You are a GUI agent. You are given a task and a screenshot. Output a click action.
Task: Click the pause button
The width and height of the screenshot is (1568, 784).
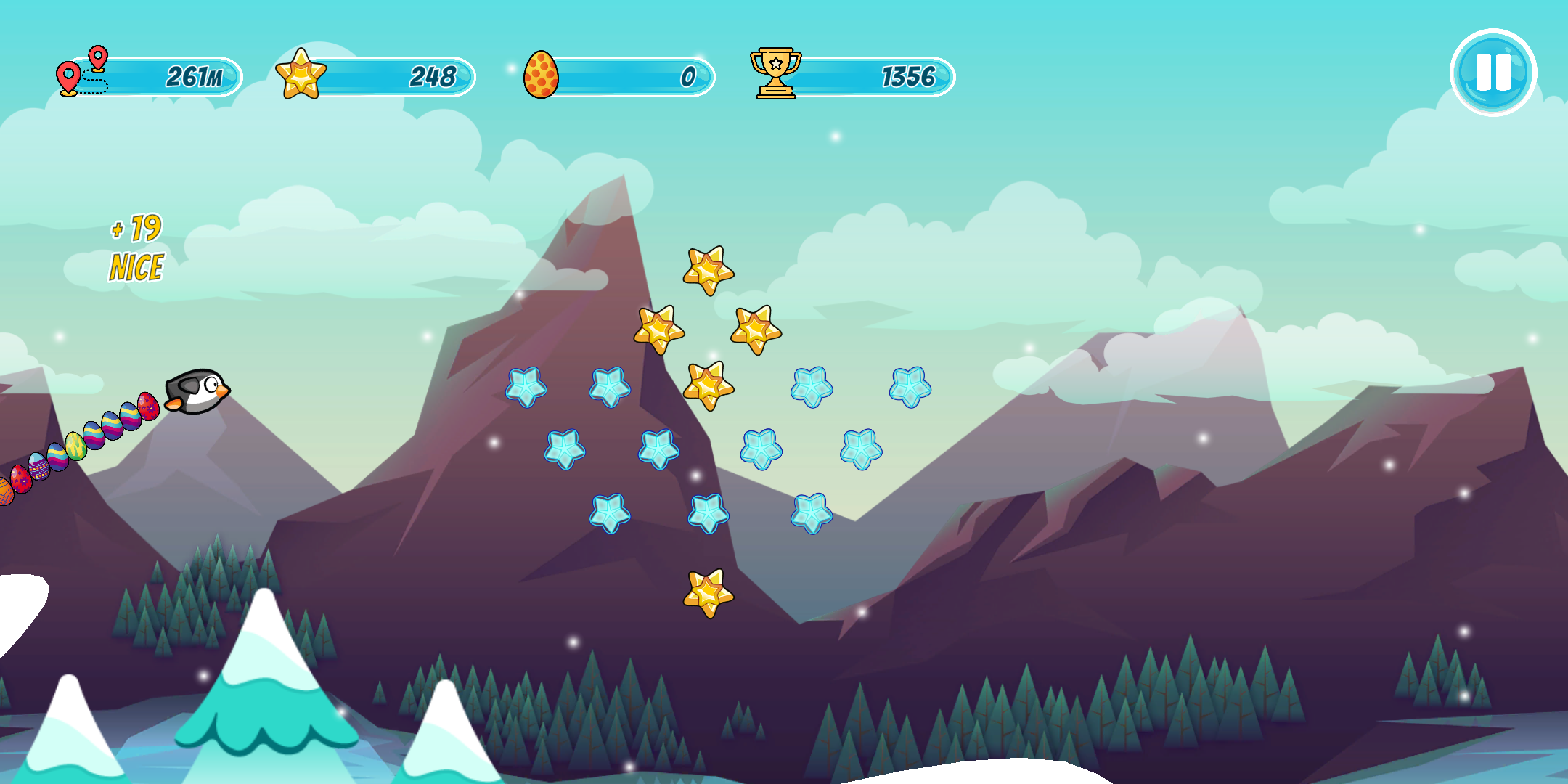[1493, 72]
